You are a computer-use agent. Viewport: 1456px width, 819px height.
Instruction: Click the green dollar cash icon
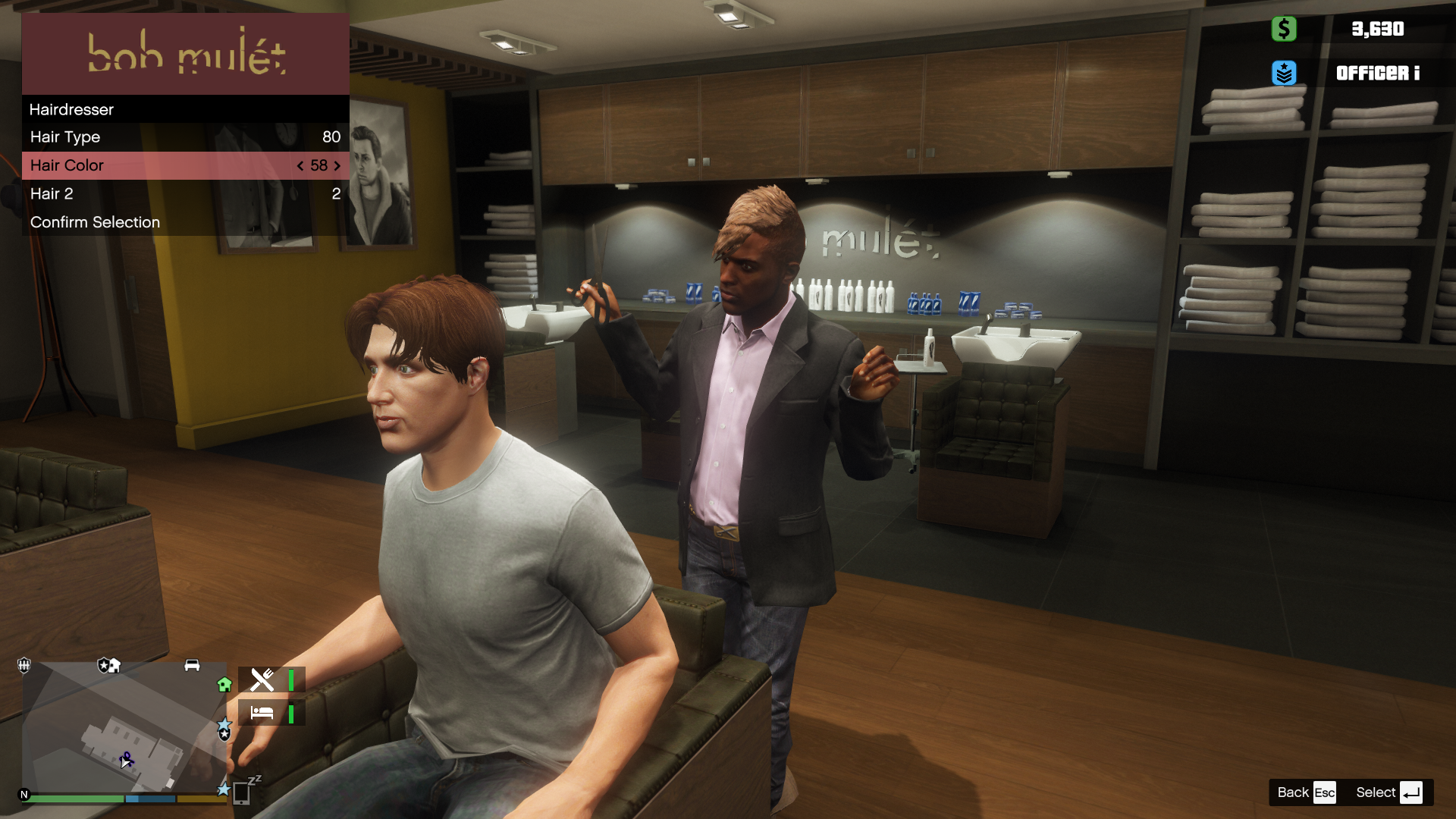click(x=1284, y=29)
